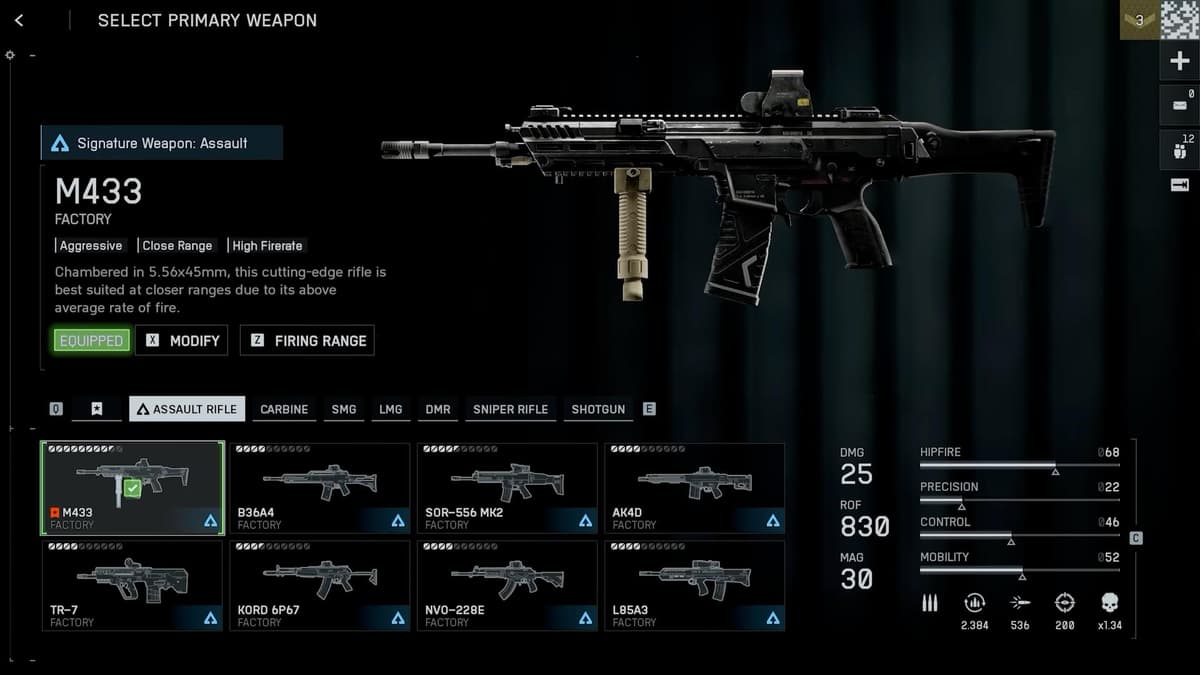Image resolution: width=1200 pixels, height=675 pixels.
Task: Choose the TR-7 rifle tile
Action: [x=132, y=585]
